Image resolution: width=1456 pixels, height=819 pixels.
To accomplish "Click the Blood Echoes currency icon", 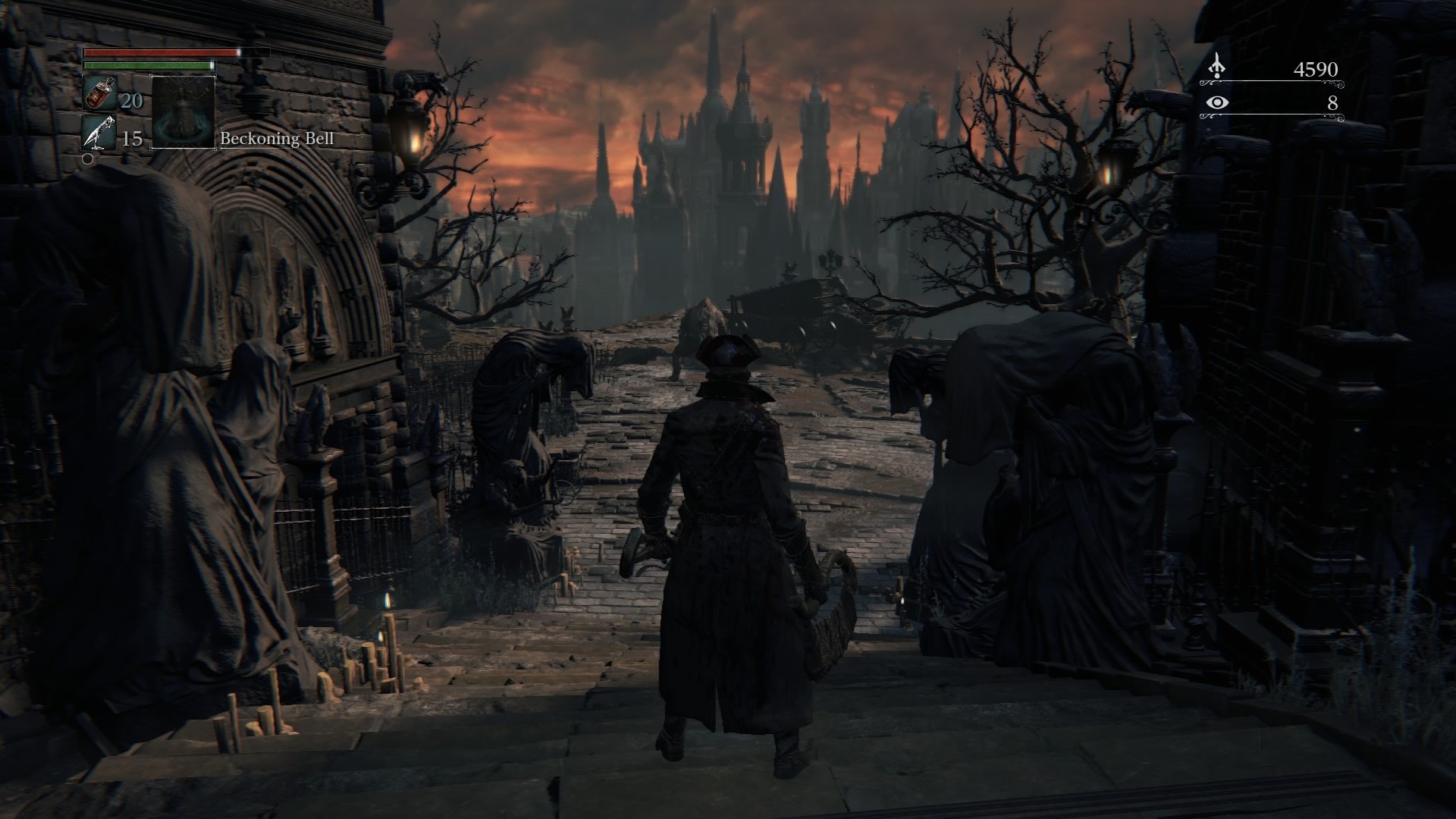I will point(1218,67).
